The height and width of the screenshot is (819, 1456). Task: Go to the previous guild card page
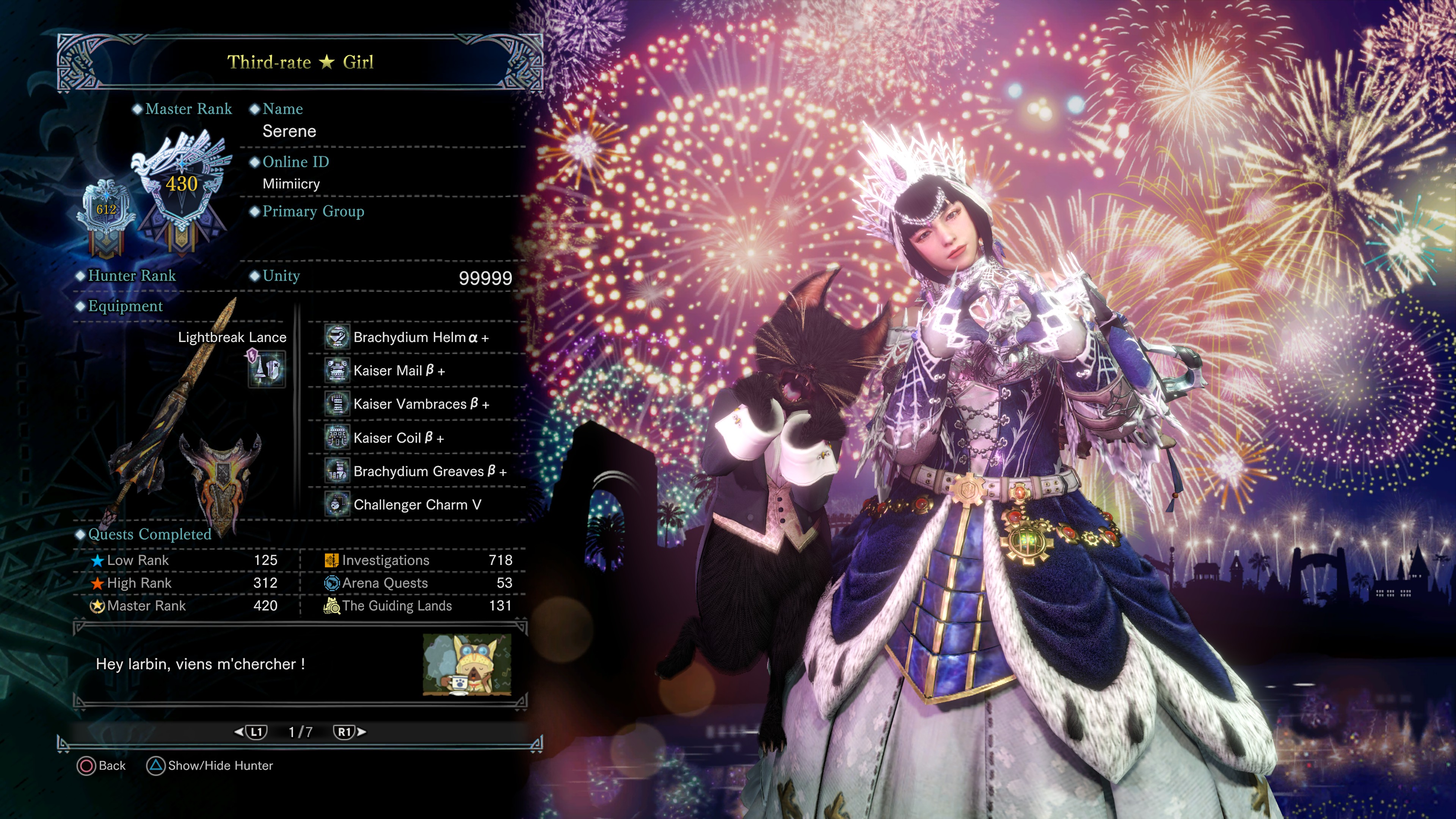[x=251, y=732]
